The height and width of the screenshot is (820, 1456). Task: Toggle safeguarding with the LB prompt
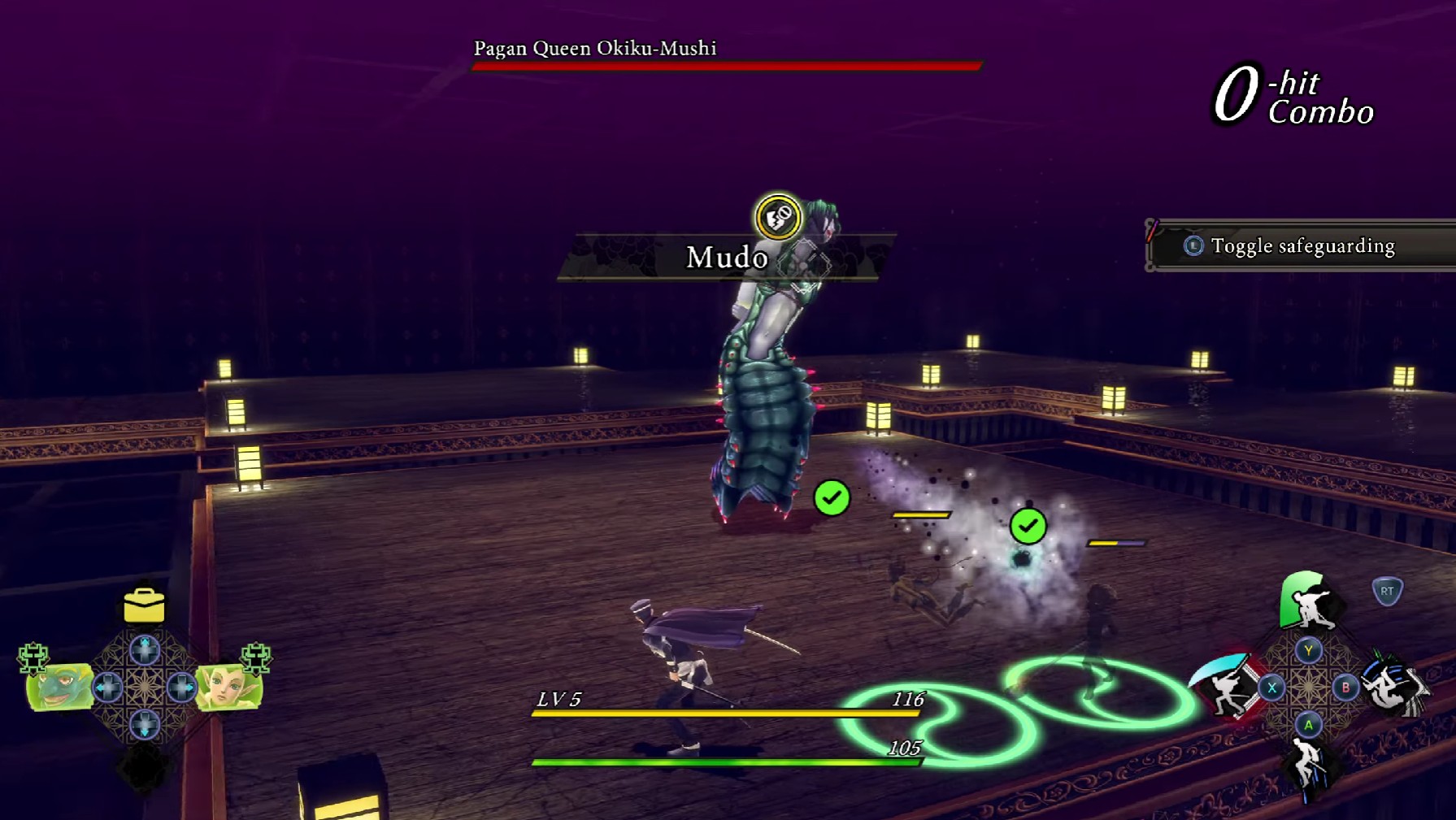(1301, 245)
